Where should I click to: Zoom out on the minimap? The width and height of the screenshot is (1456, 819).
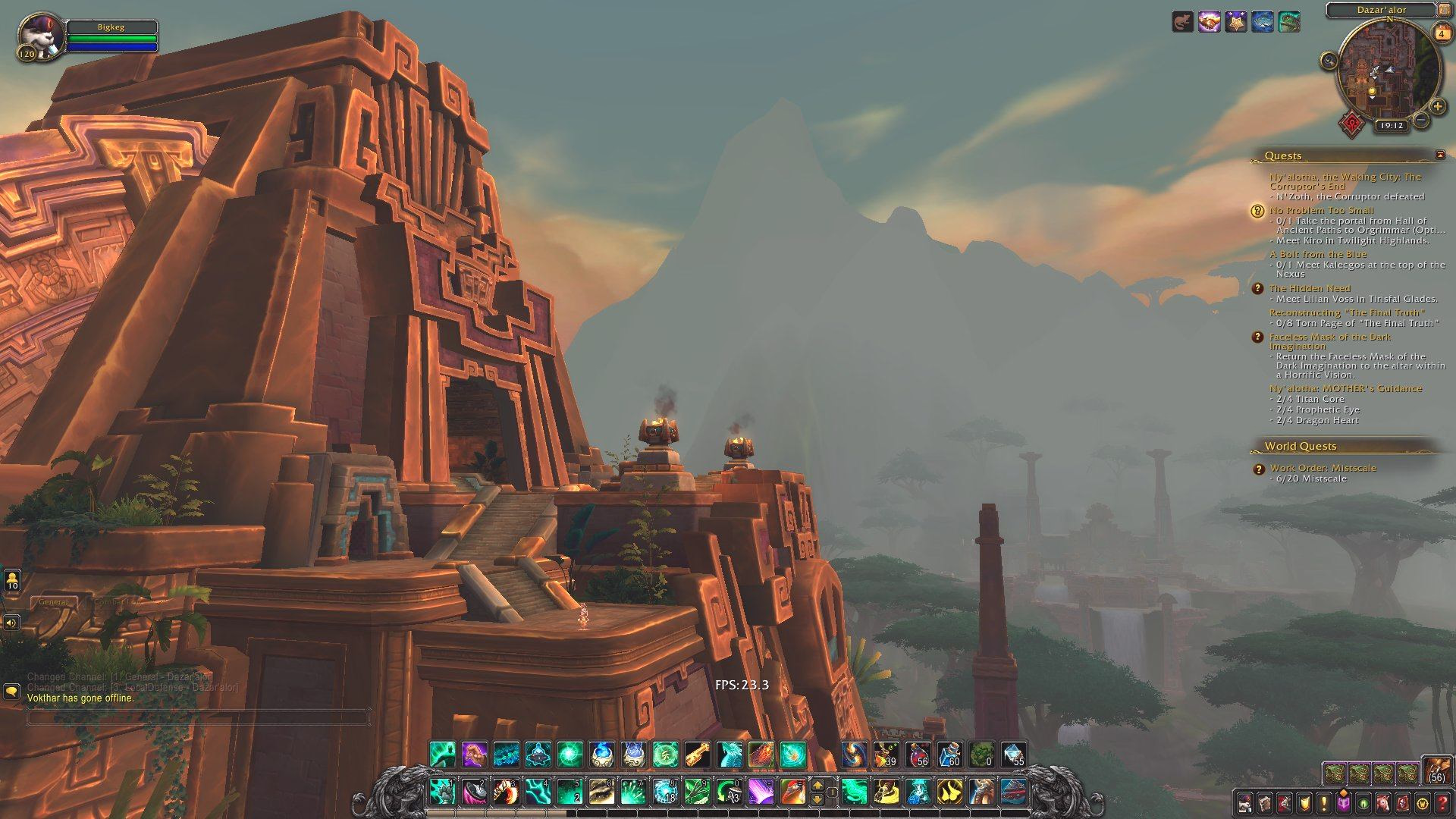tap(1422, 120)
